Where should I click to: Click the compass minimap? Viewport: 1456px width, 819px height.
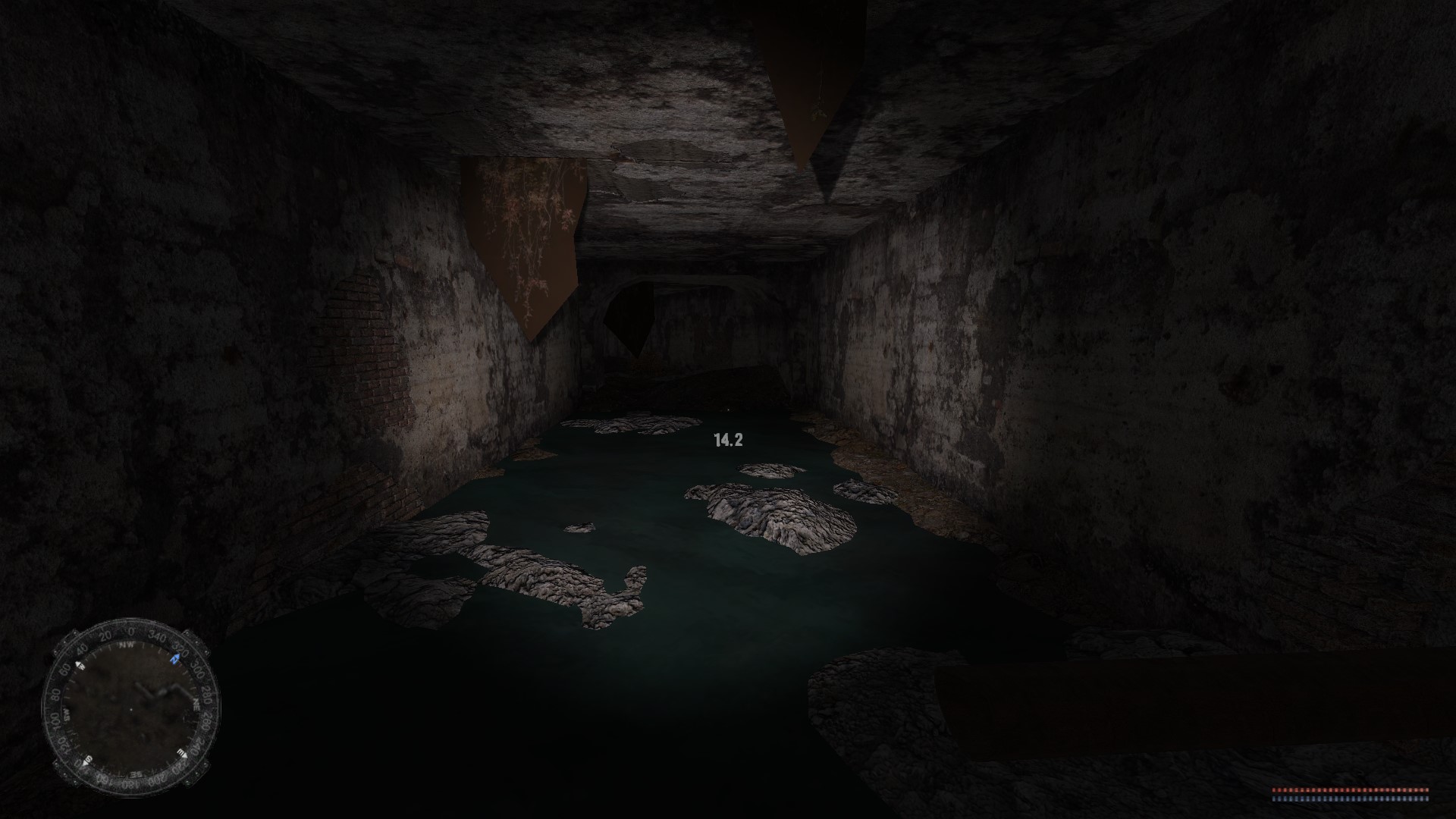tap(130, 706)
